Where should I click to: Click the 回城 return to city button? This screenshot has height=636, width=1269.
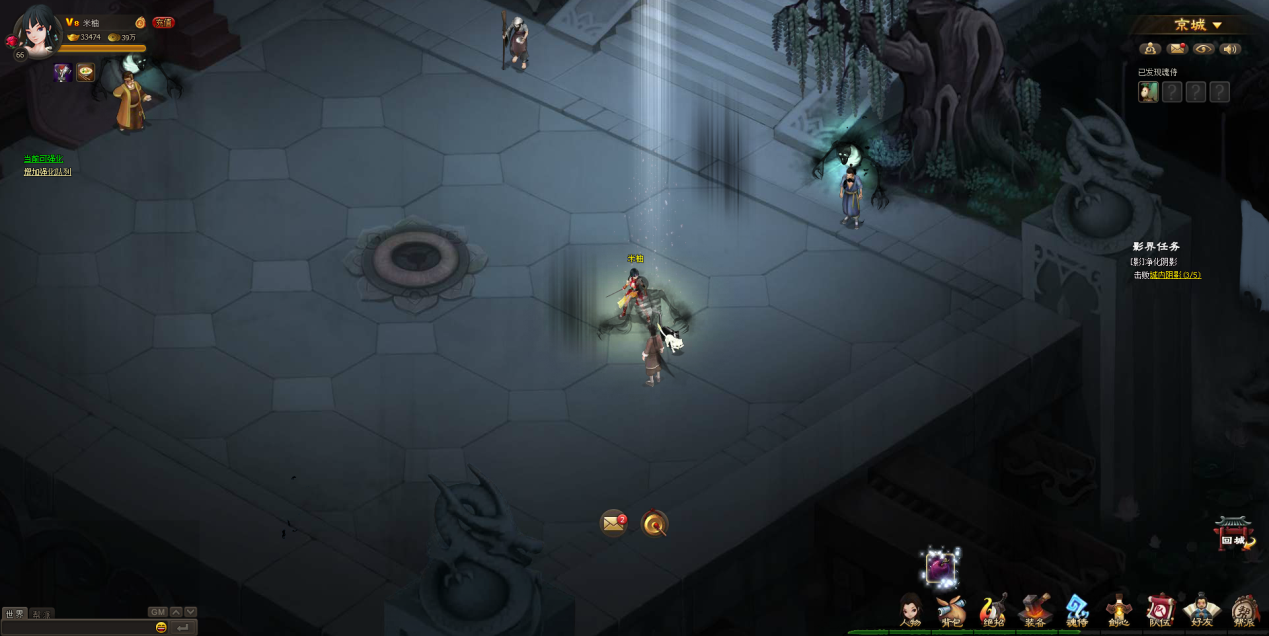click(1234, 534)
